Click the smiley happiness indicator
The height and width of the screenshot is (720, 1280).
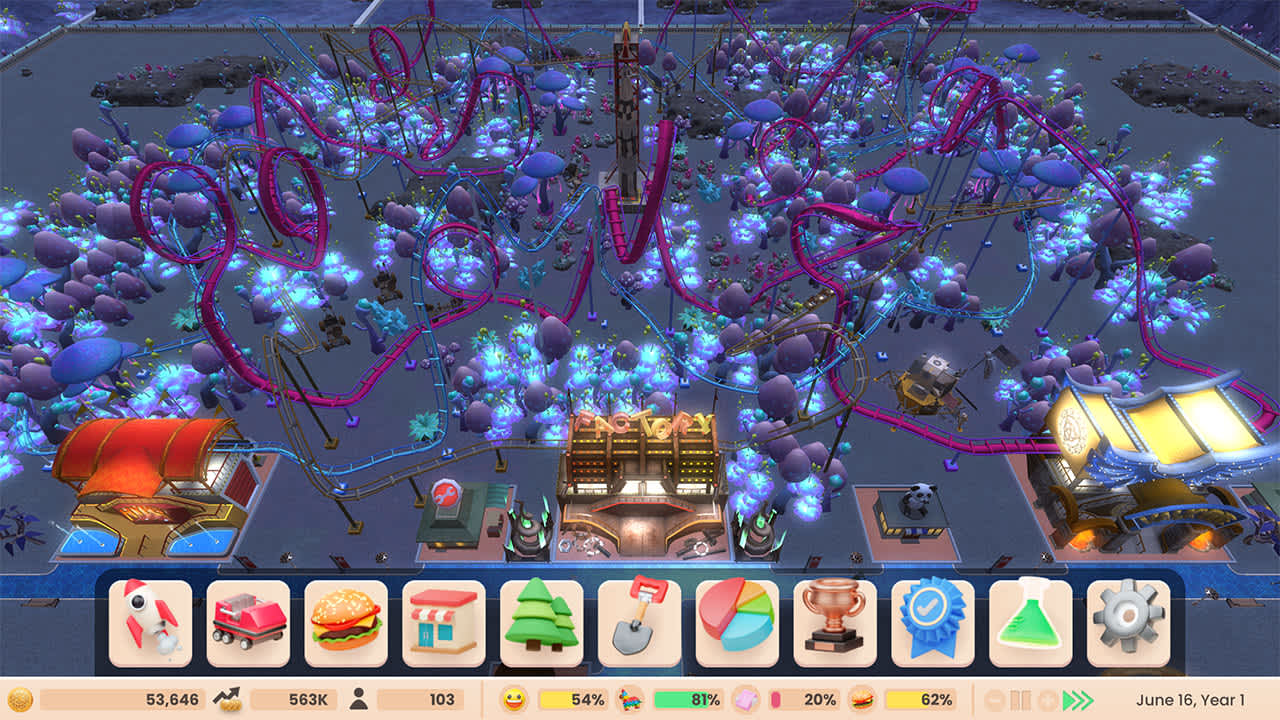pos(514,698)
